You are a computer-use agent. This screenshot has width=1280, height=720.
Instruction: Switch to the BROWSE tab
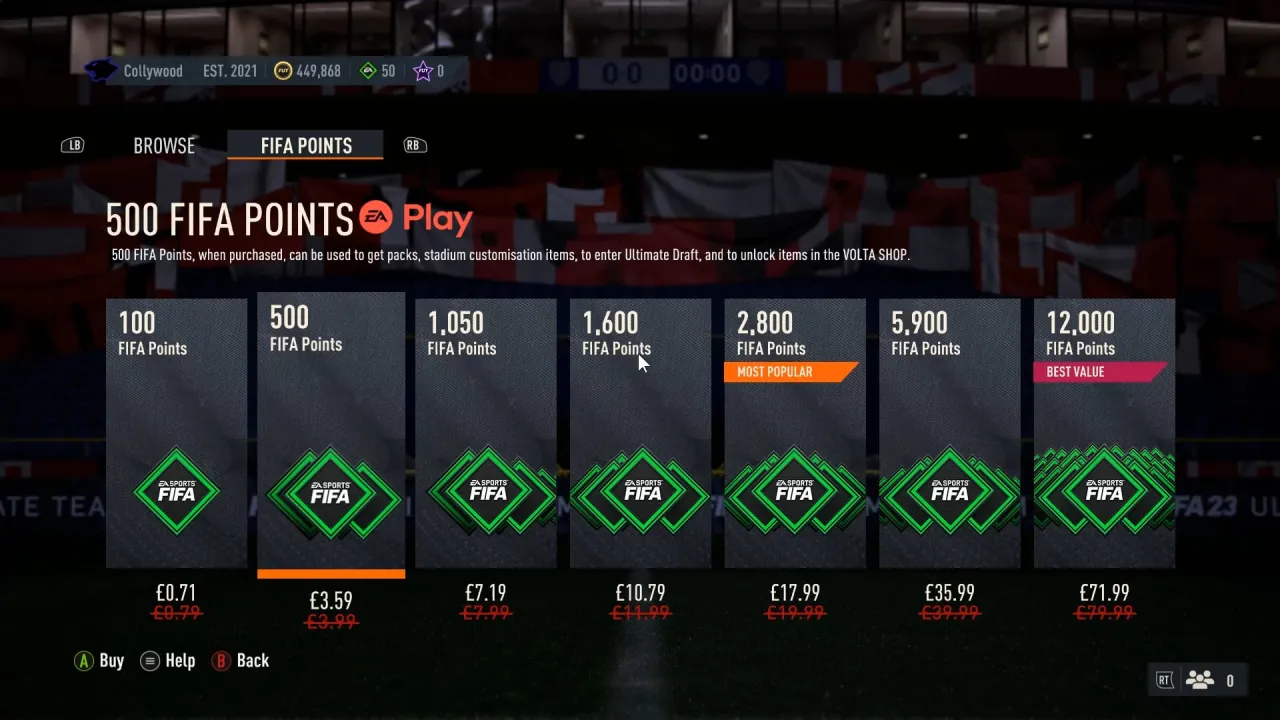(x=163, y=145)
